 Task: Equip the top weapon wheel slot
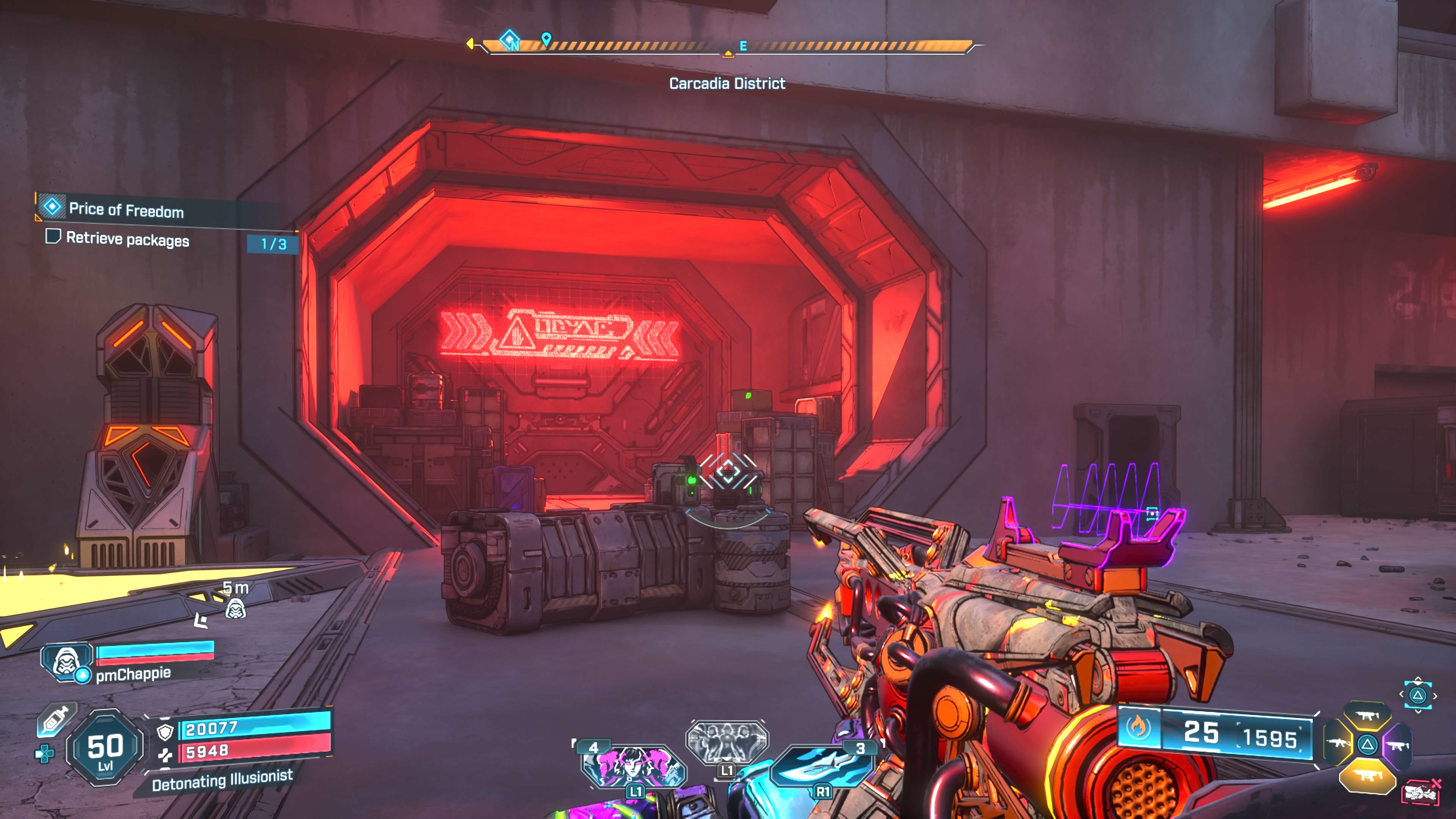click(1367, 716)
